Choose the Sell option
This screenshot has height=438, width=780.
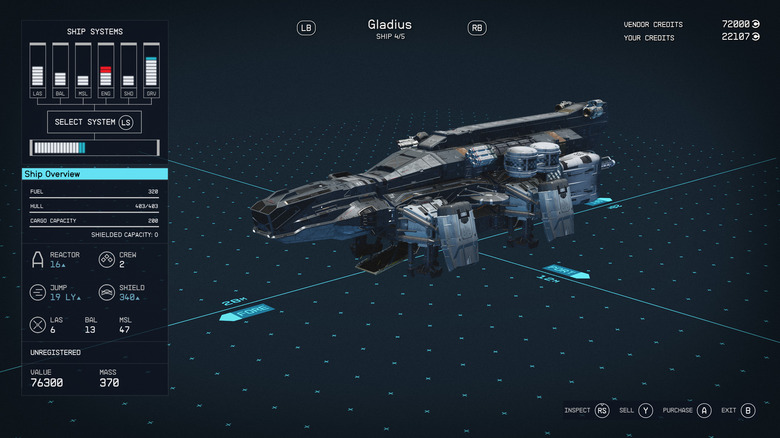click(635, 410)
